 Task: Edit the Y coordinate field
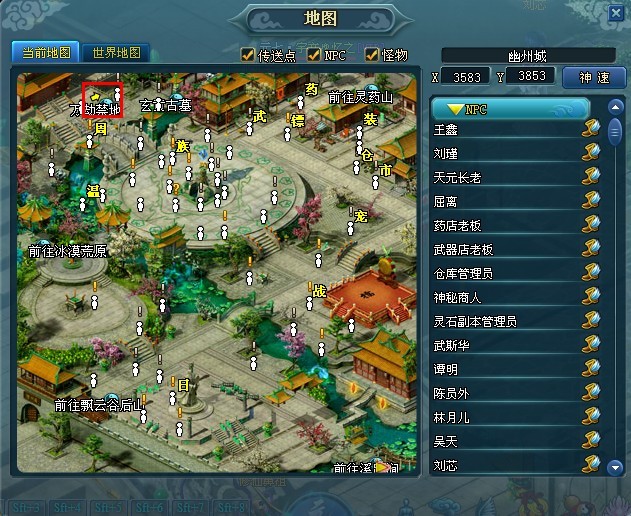pyautogui.click(x=530, y=76)
